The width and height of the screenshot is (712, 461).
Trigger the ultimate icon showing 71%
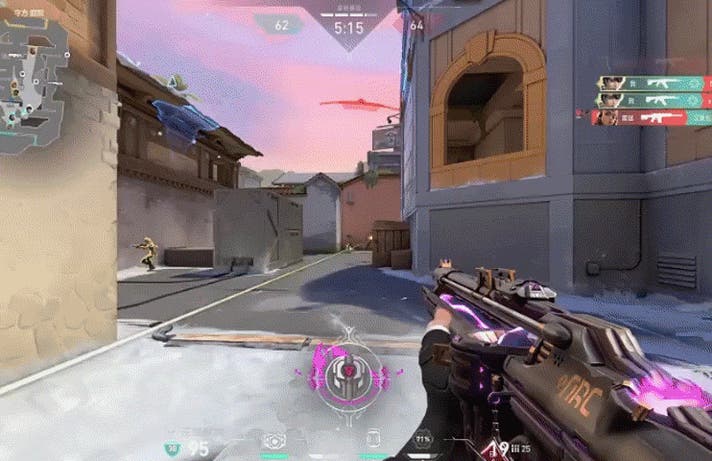click(424, 439)
